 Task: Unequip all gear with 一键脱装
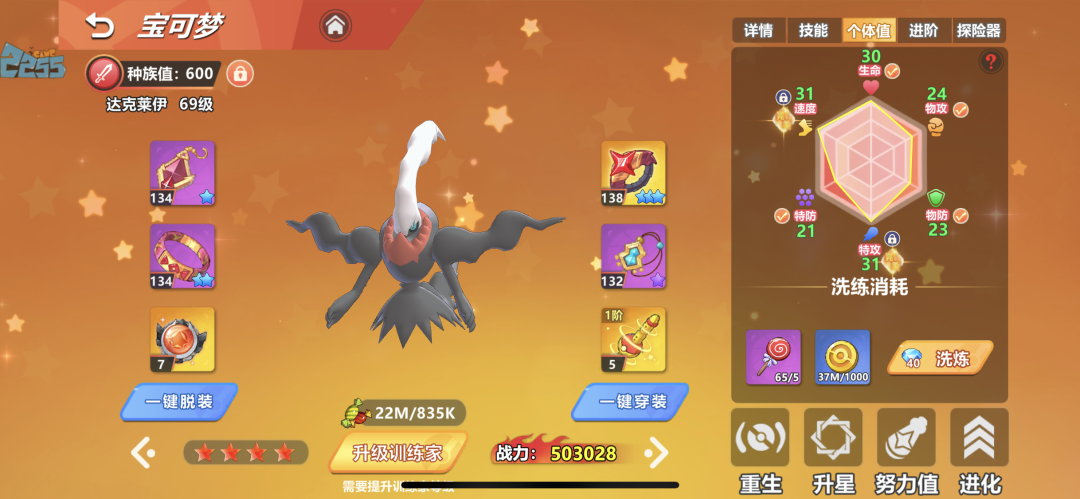pyautogui.click(x=180, y=401)
